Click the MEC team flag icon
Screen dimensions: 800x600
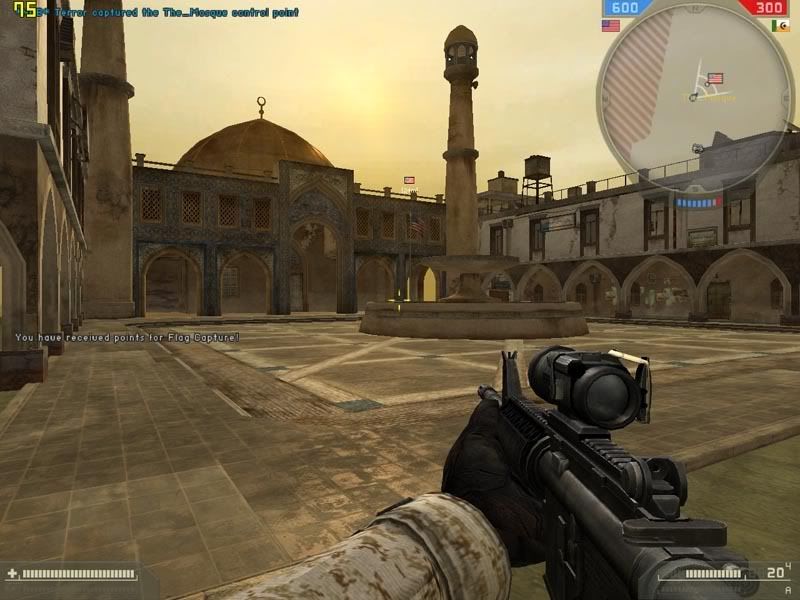(780, 26)
